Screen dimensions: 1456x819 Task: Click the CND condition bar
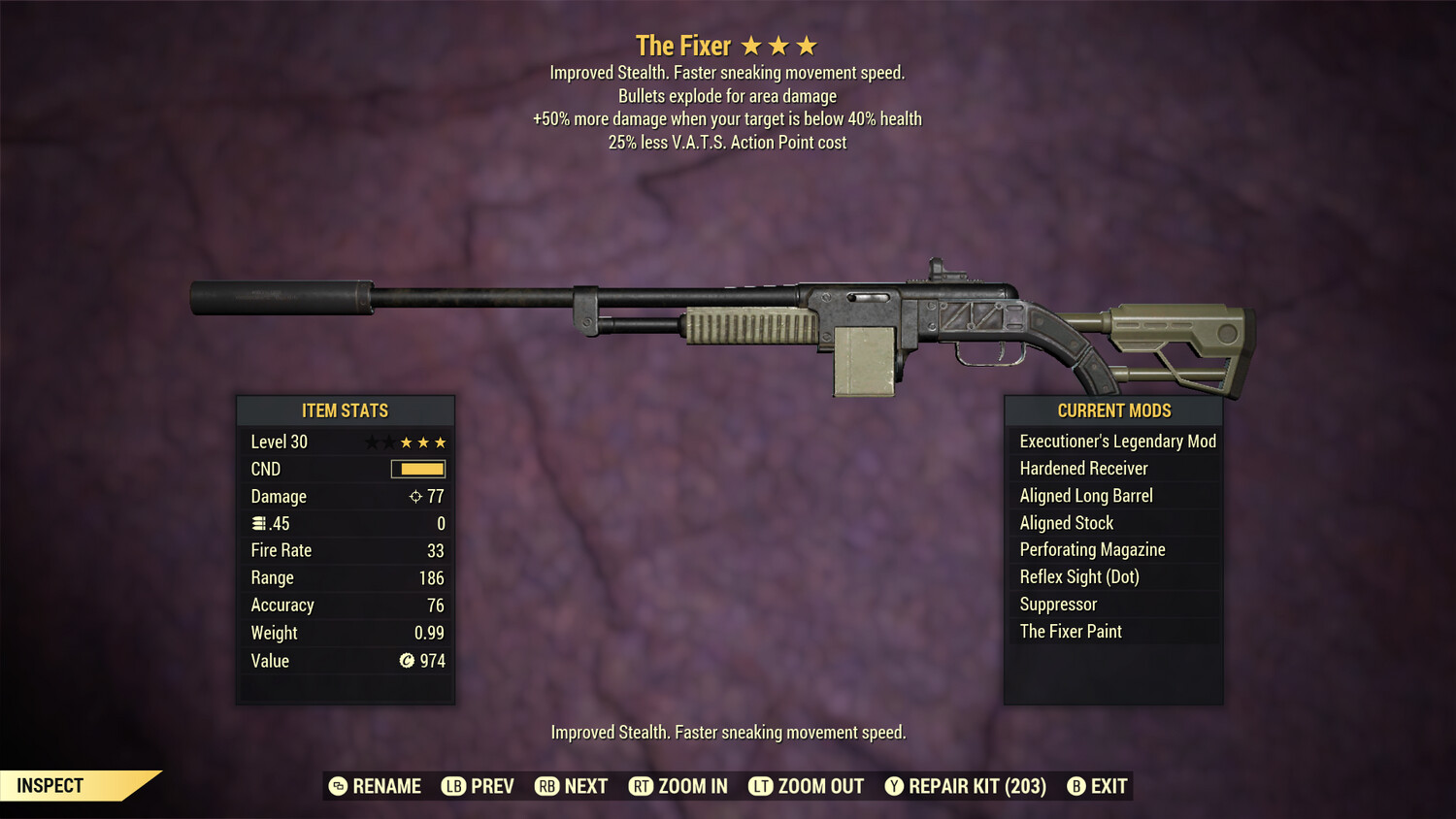click(x=417, y=469)
